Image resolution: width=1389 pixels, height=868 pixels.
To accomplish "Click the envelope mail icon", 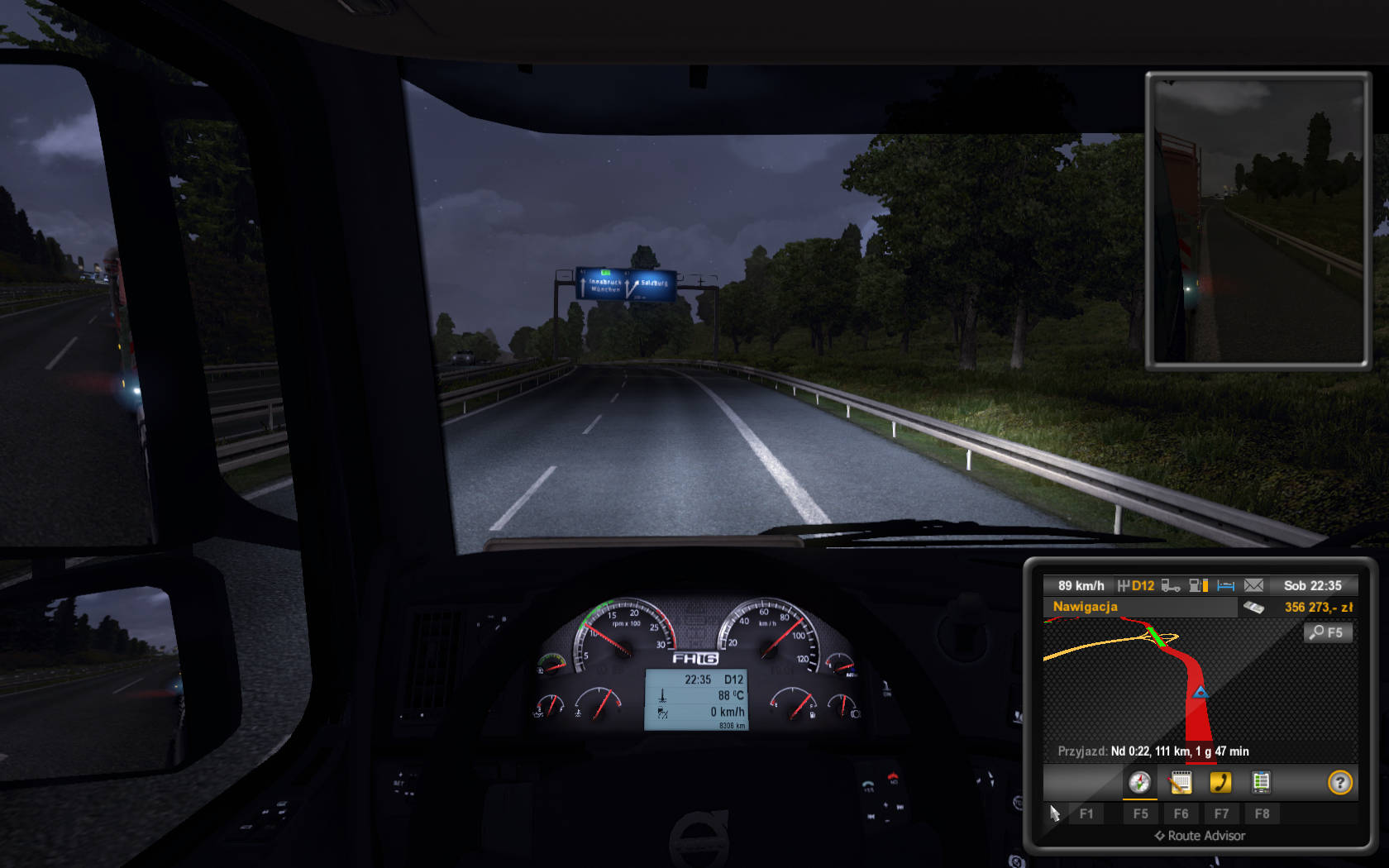I will click(1253, 585).
